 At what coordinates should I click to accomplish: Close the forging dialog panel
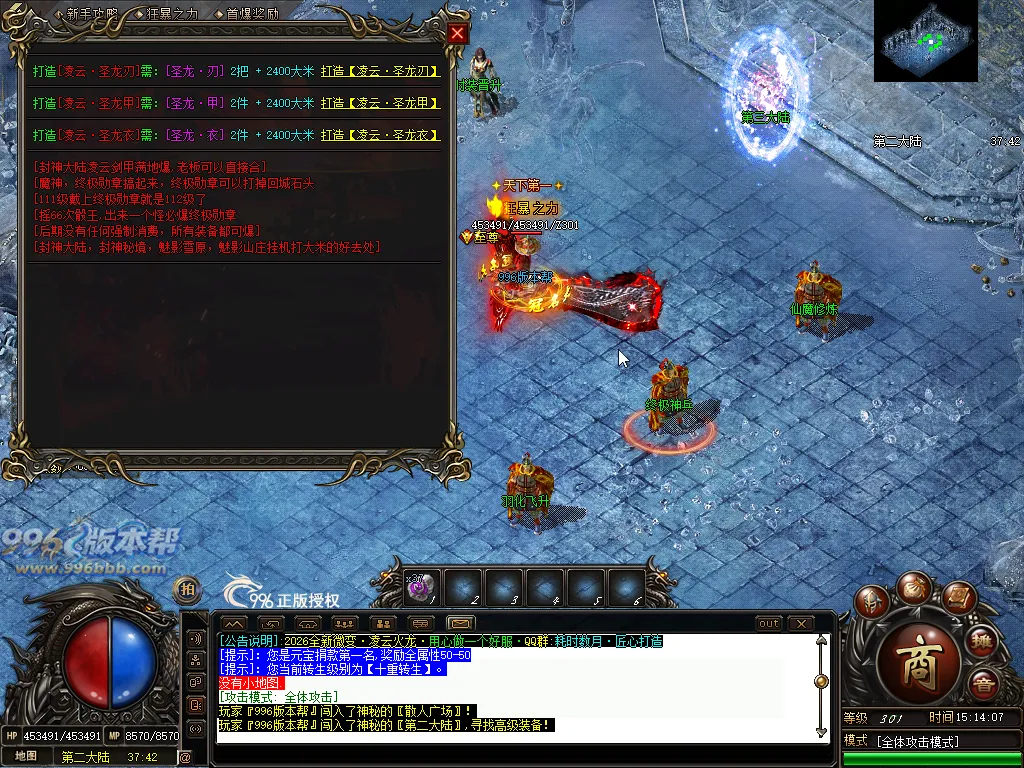pos(457,33)
